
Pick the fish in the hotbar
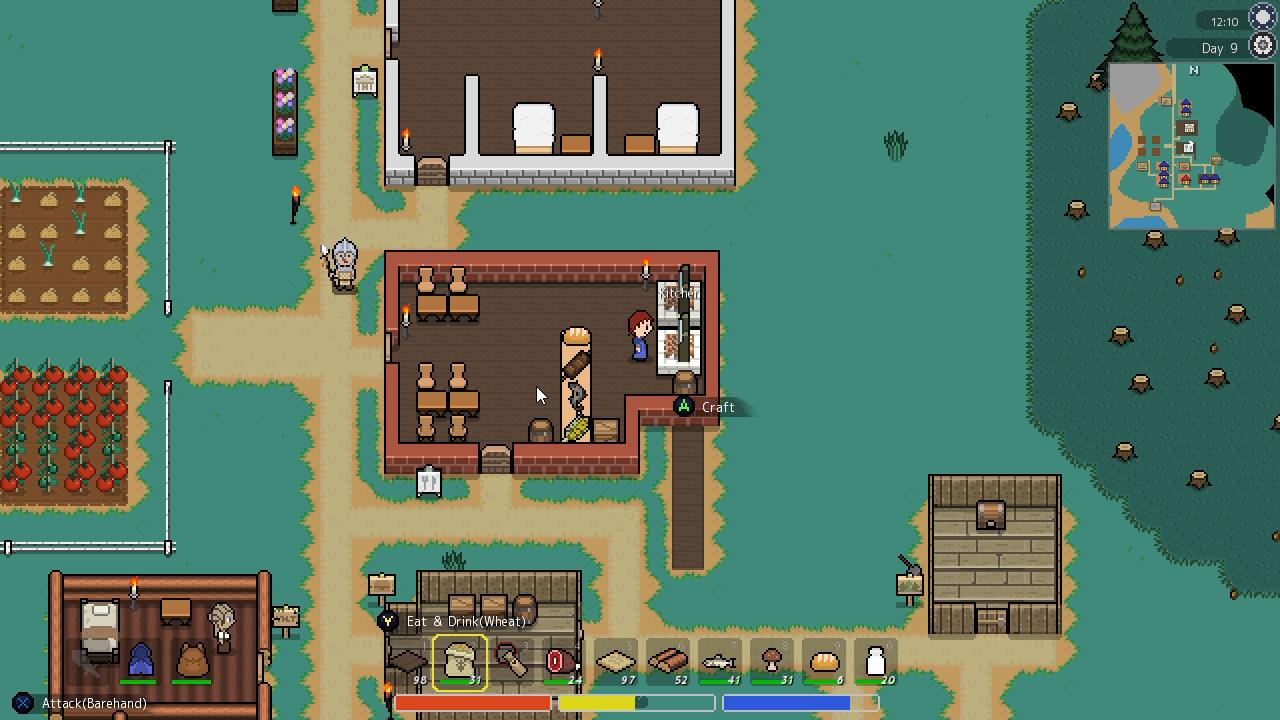point(720,662)
